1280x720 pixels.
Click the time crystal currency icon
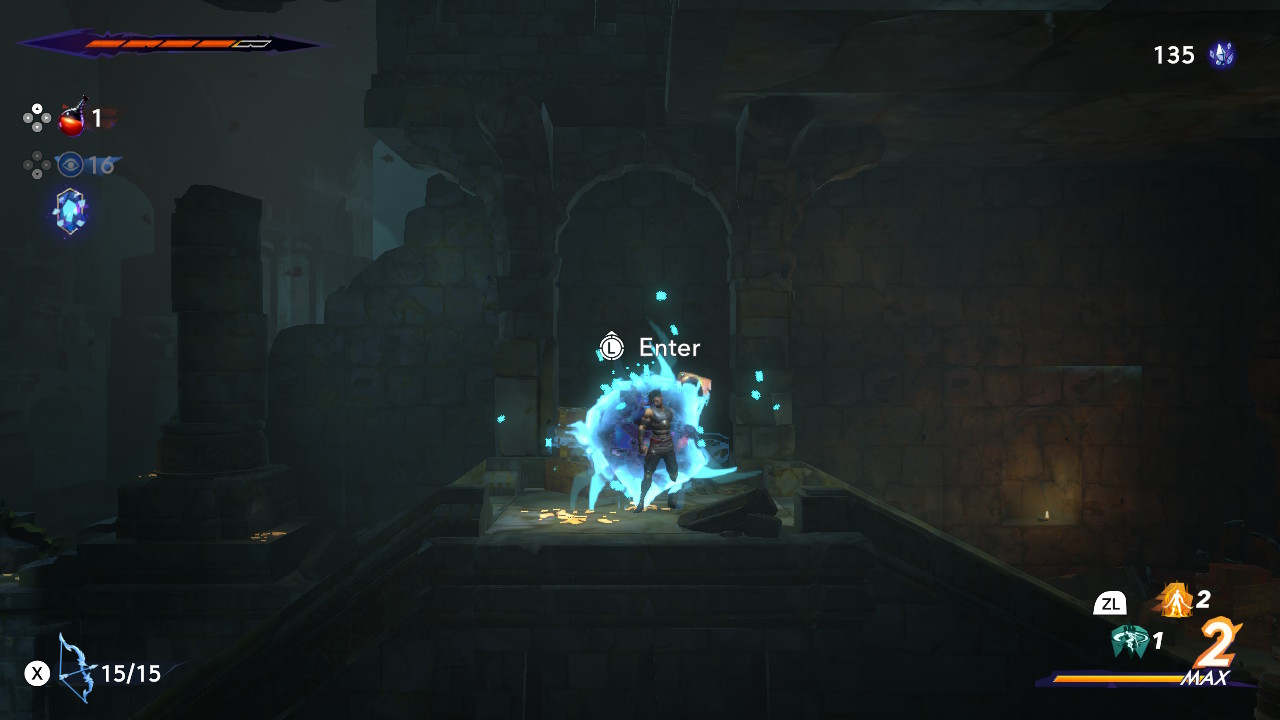[x=1222, y=55]
